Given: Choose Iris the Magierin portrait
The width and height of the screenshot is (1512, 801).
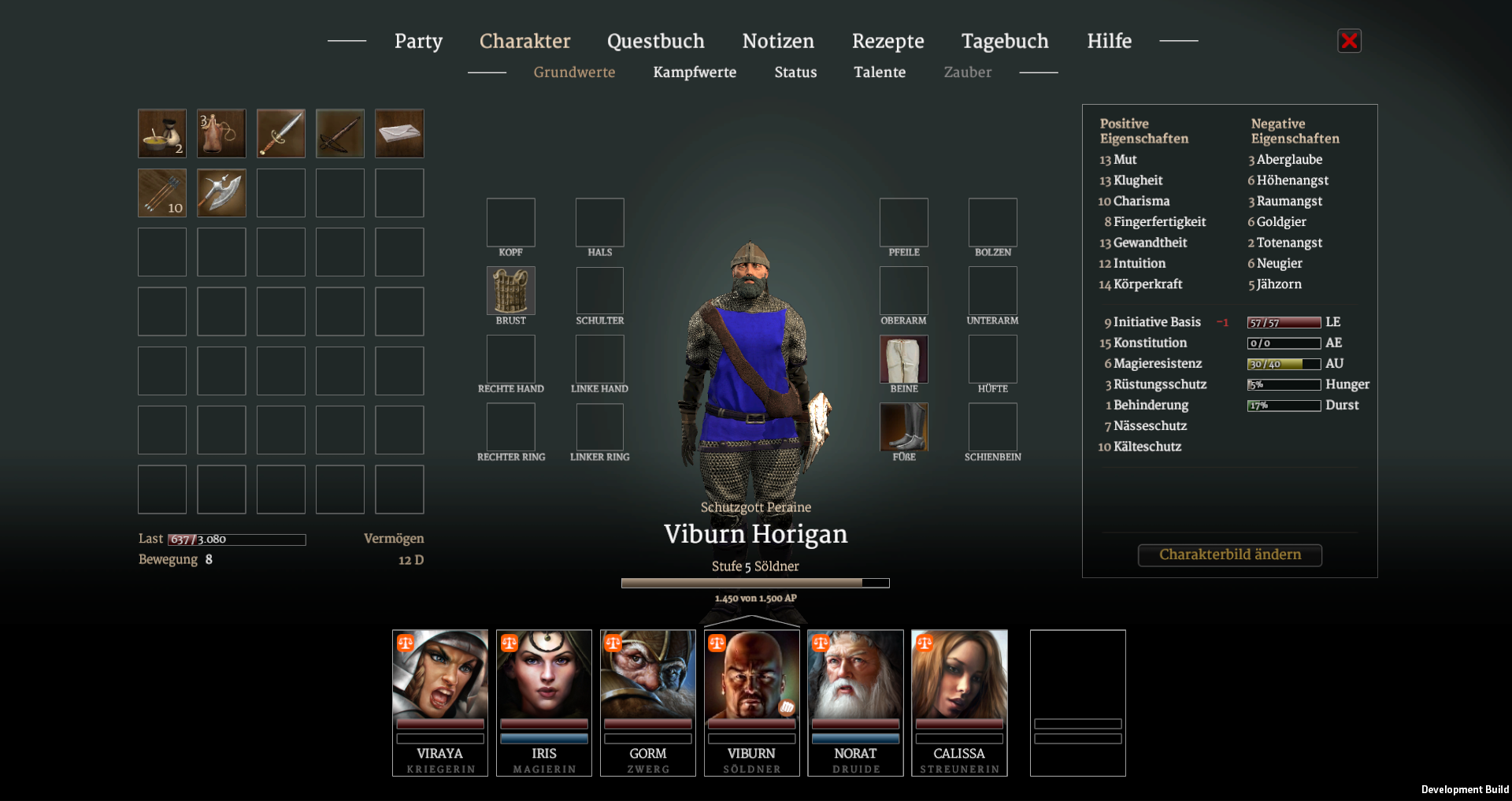Looking at the screenshot, I should coord(544,702).
